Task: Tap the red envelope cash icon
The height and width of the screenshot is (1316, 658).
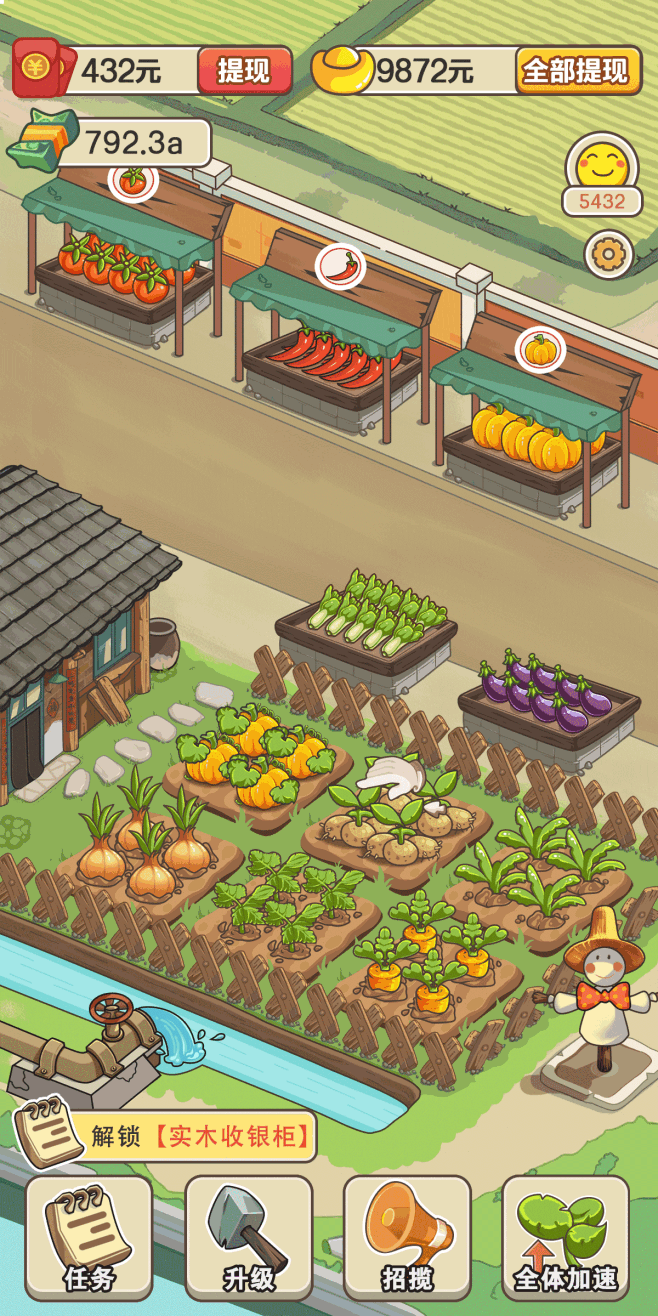Action: 40,68
